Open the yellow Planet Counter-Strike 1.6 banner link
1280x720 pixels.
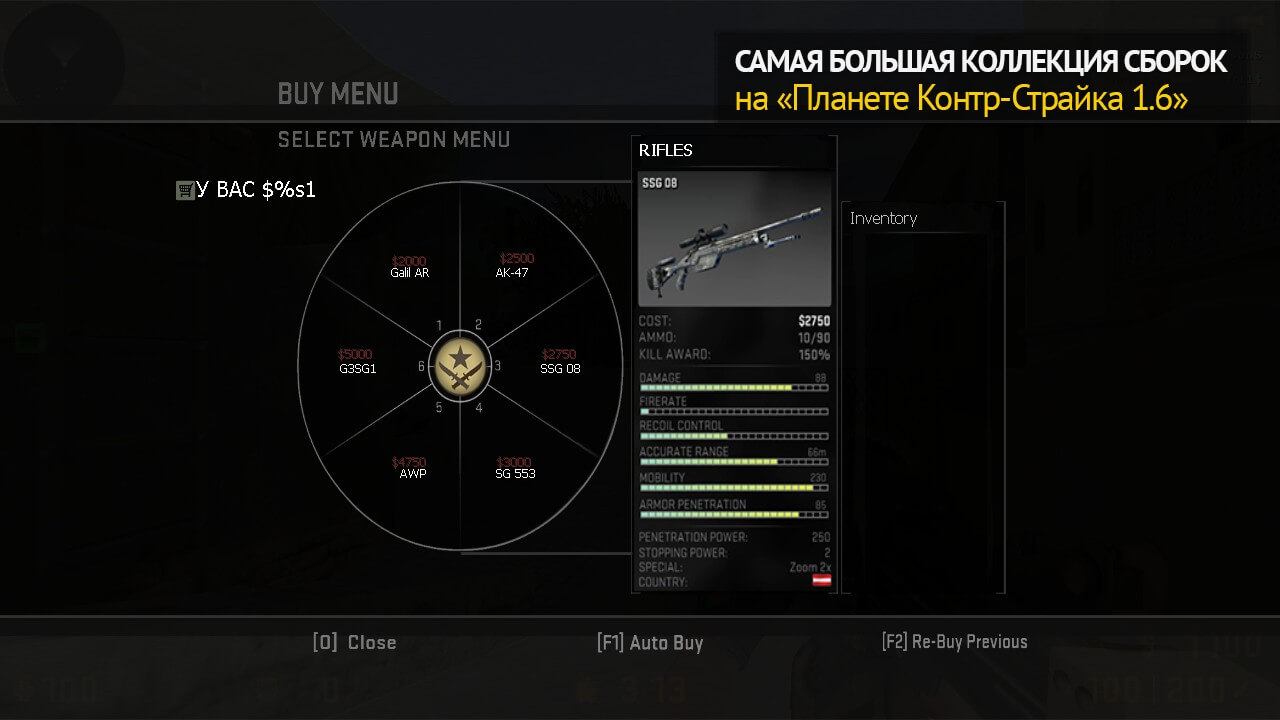click(x=961, y=100)
